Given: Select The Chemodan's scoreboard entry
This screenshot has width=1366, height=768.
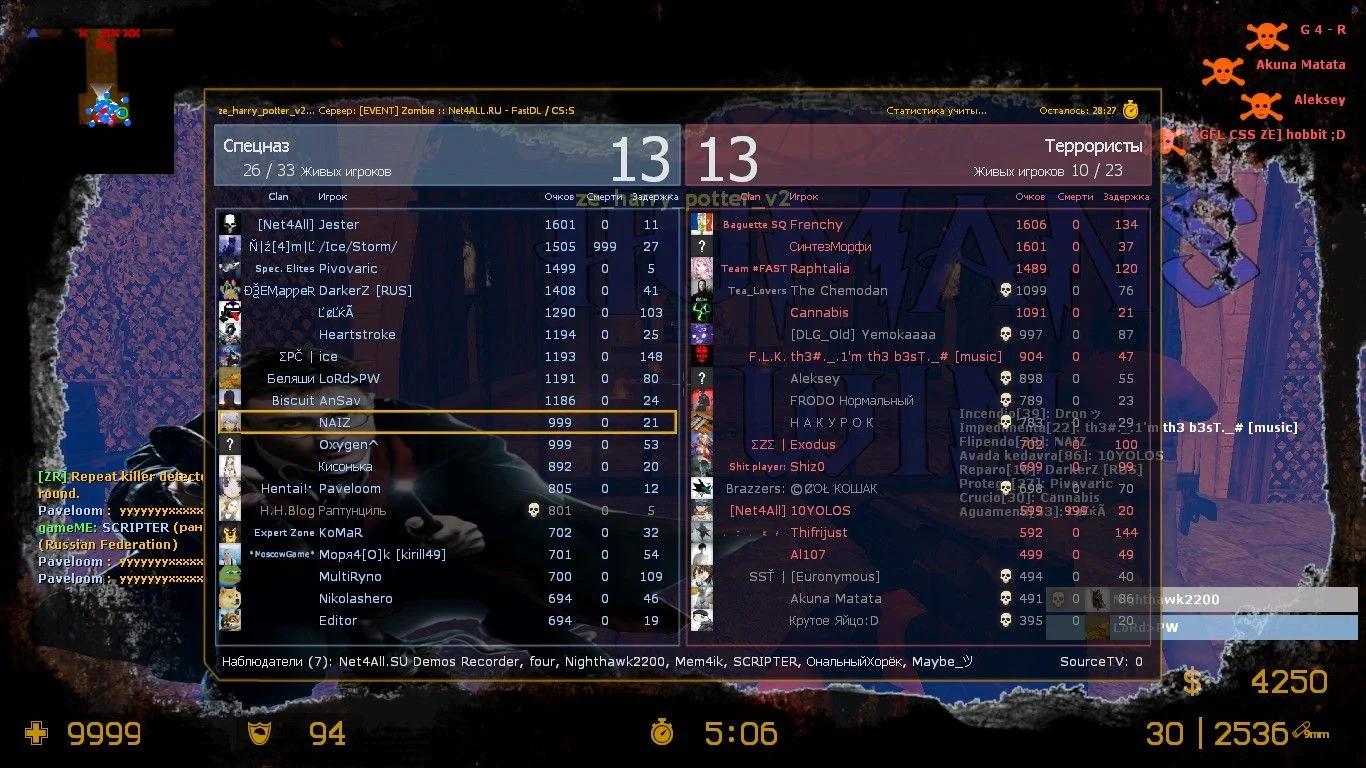Looking at the screenshot, I should [x=918, y=291].
